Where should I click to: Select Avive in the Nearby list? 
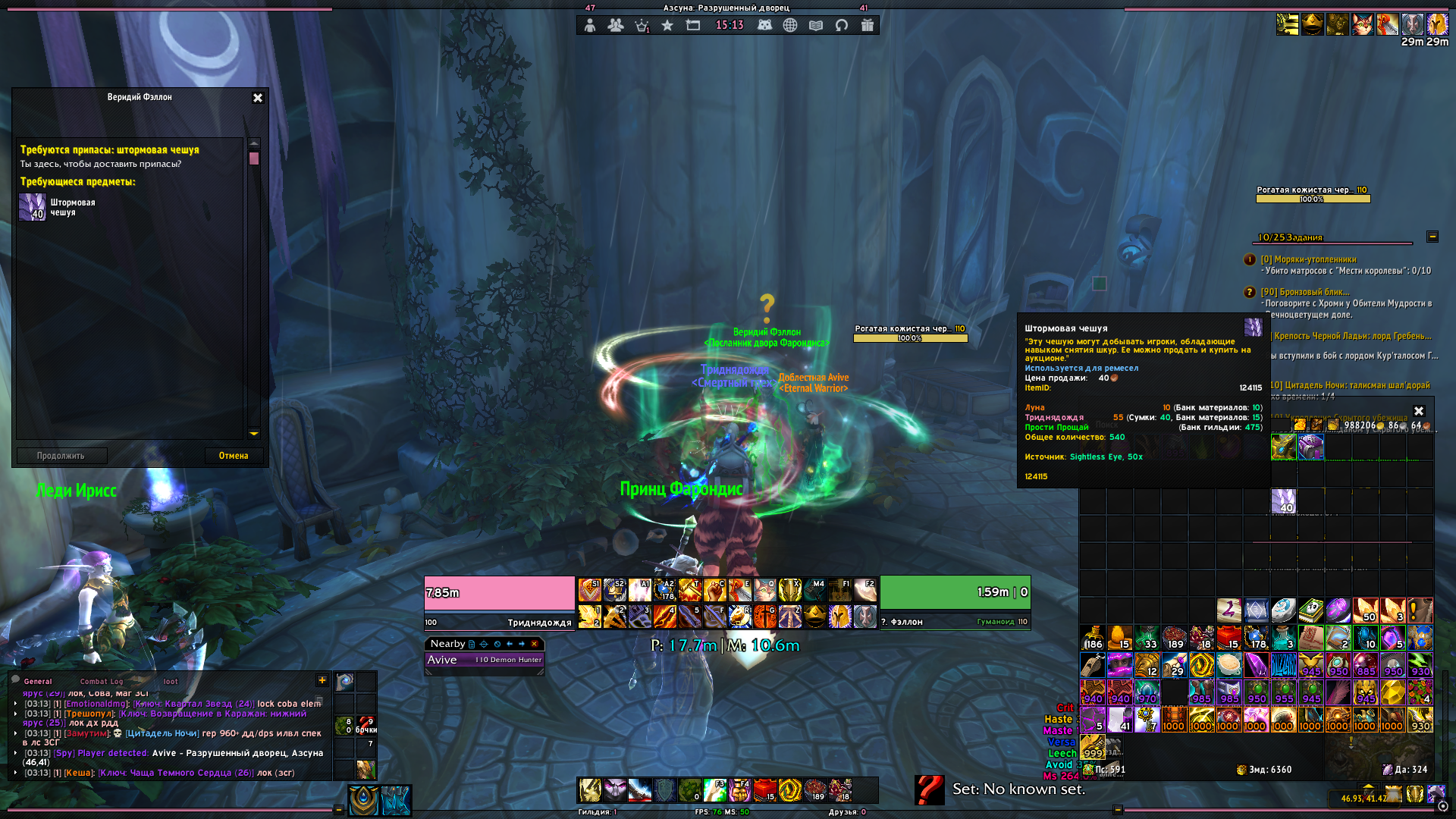click(484, 660)
